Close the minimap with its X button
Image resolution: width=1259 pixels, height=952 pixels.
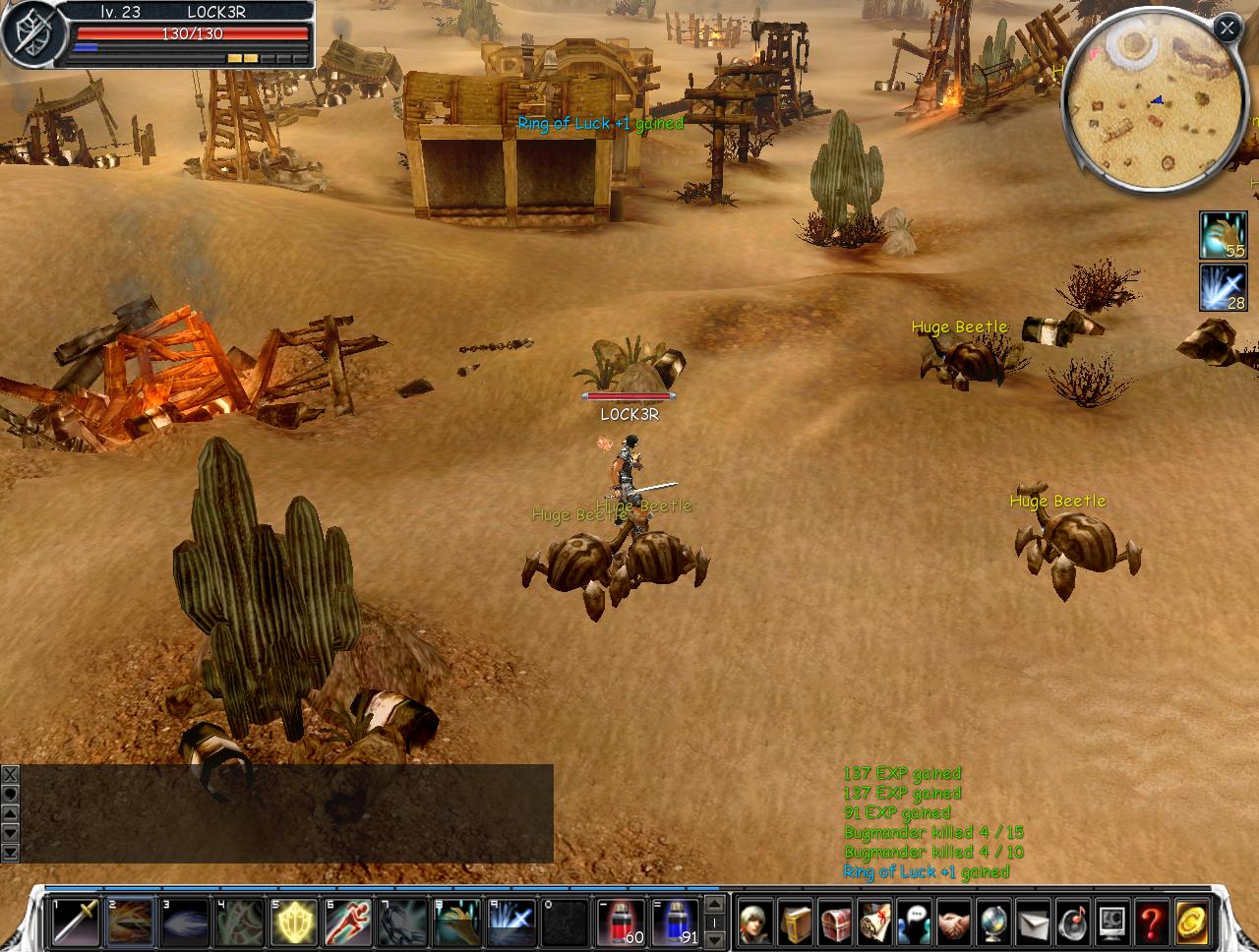[1227, 28]
